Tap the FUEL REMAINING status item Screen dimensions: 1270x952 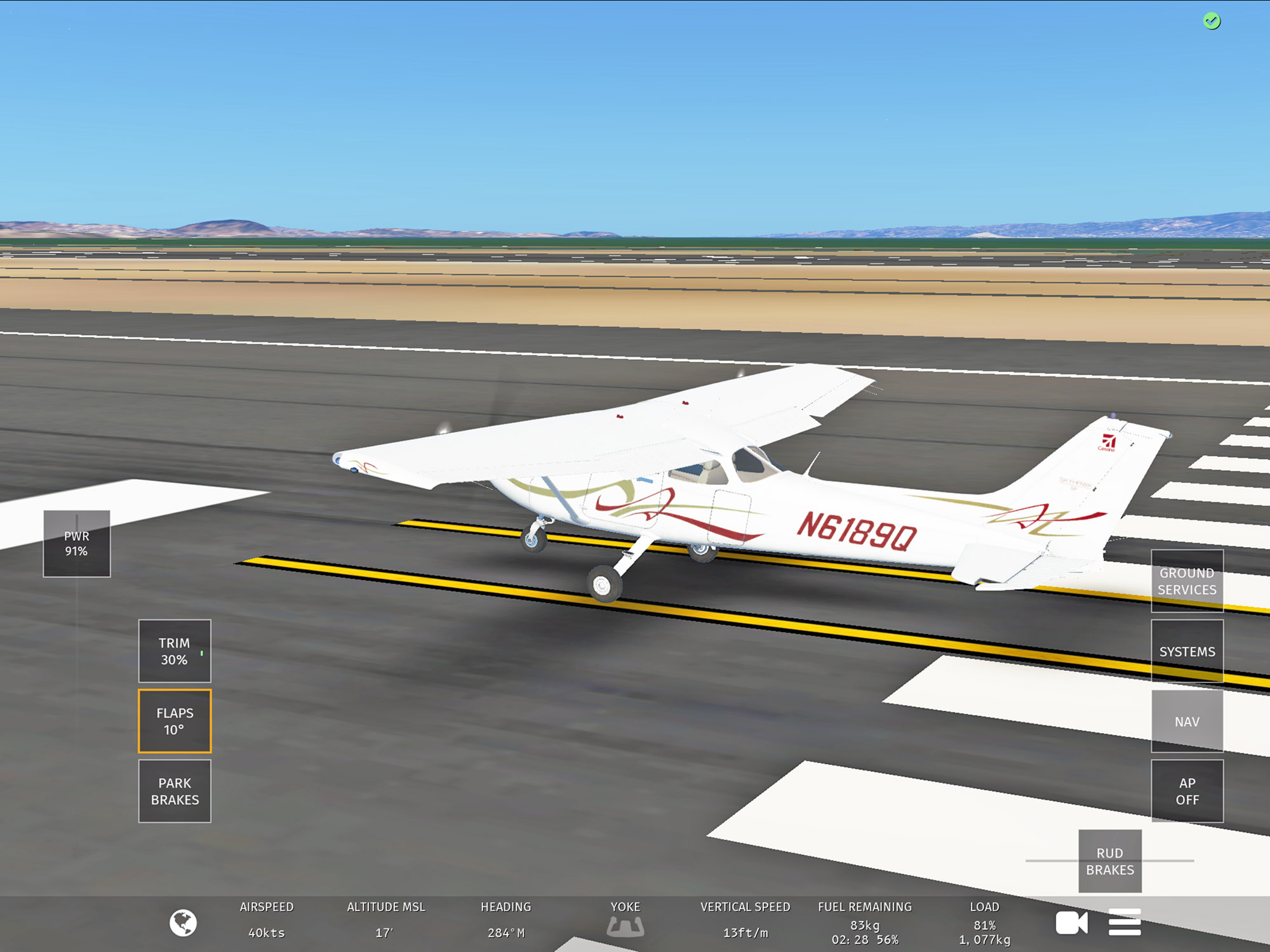(x=865, y=923)
